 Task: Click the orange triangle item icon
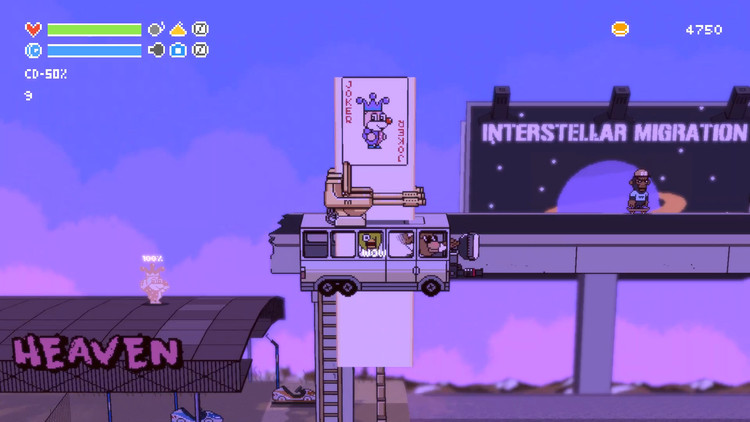[178, 30]
